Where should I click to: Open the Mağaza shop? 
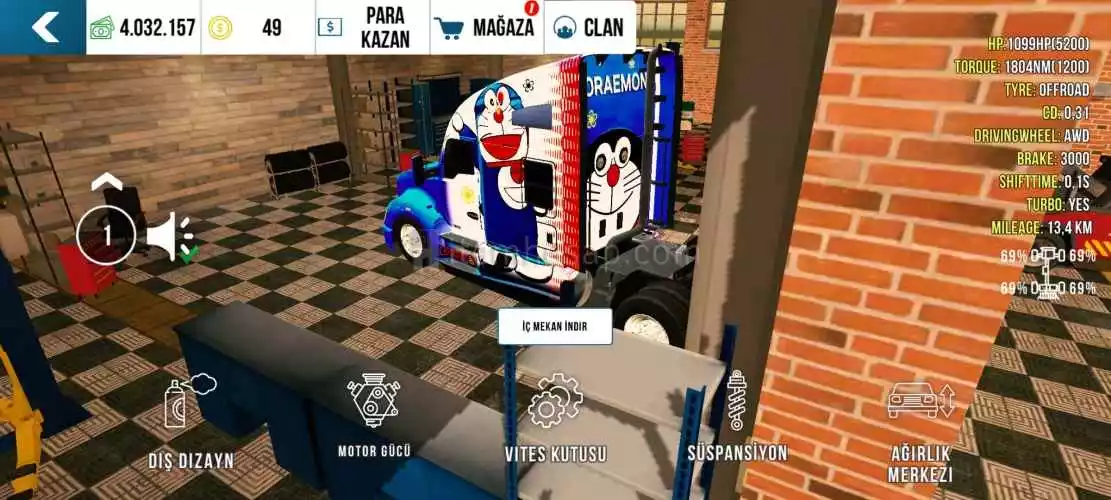click(487, 27)
